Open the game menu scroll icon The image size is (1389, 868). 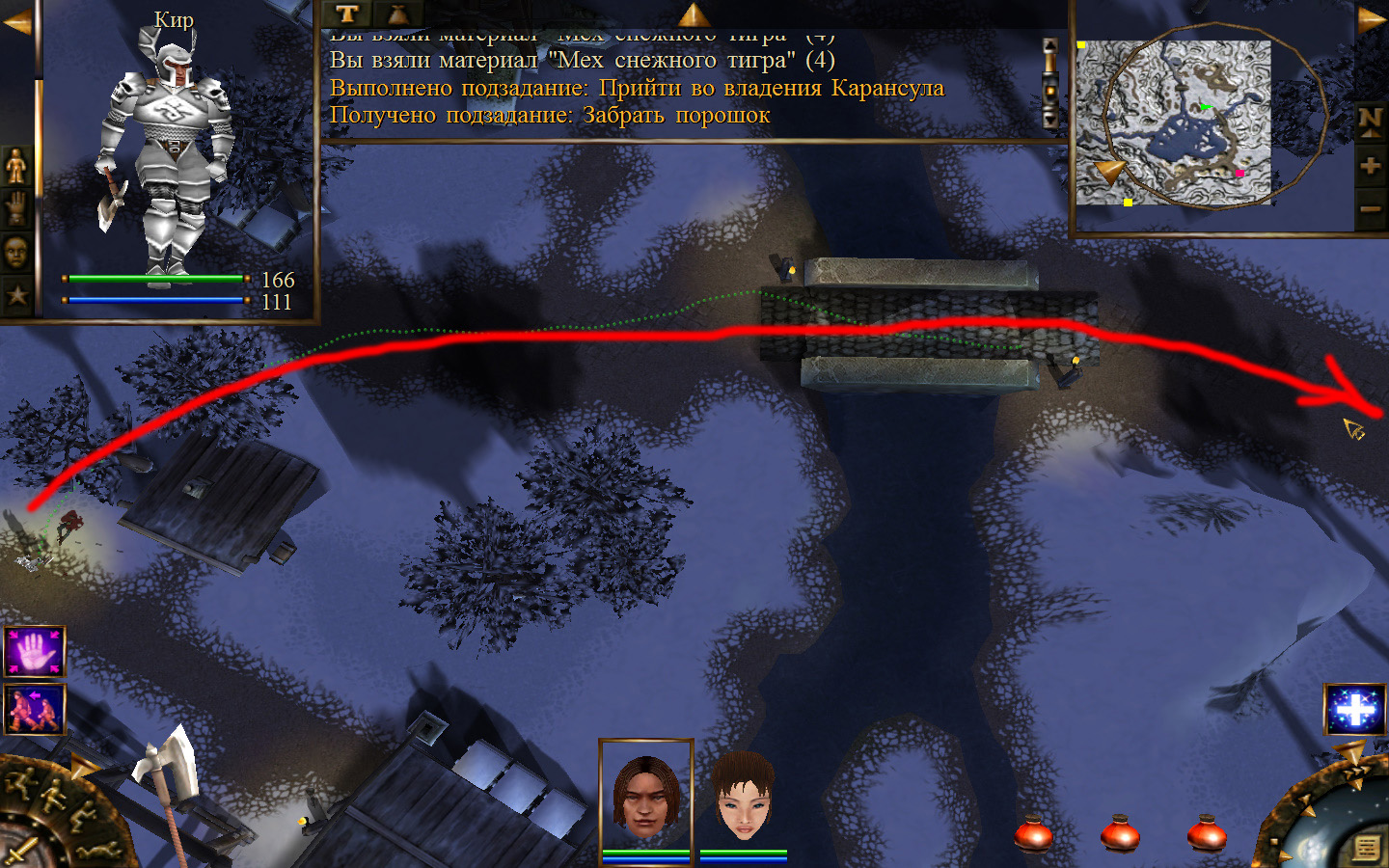pos(1366,847)
